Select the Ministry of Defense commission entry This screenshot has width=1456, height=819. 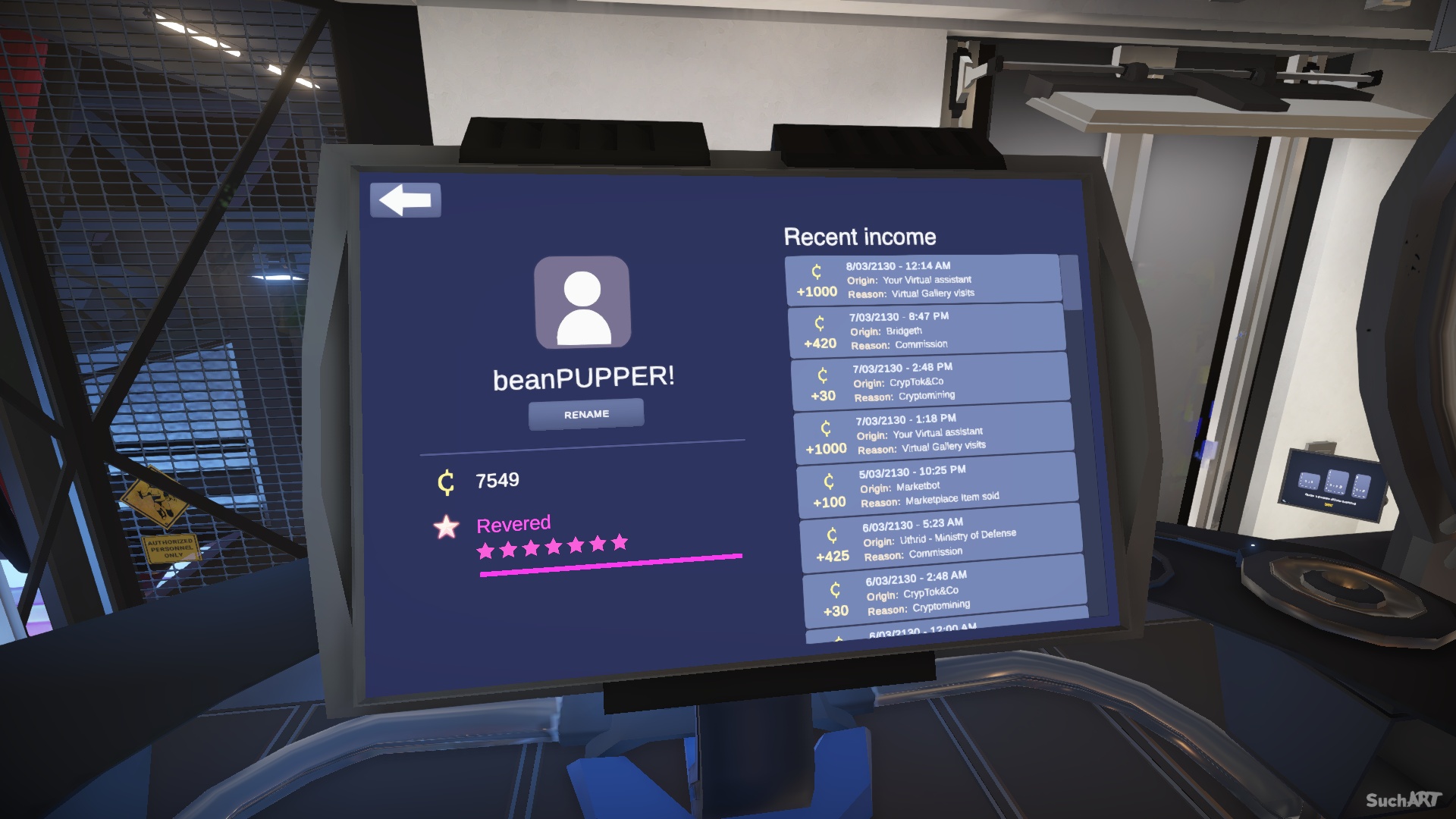(x=941, y=538)
